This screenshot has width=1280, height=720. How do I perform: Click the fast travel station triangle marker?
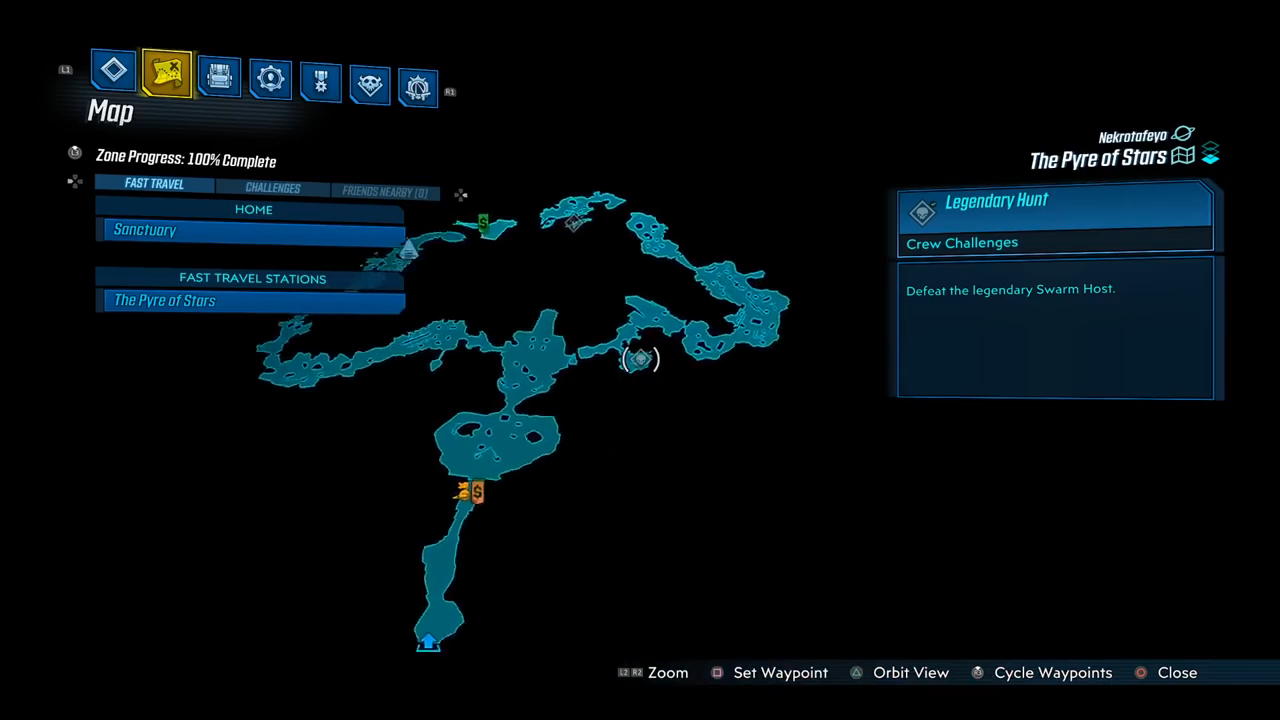pyautogui.click(x=408, y=250)
